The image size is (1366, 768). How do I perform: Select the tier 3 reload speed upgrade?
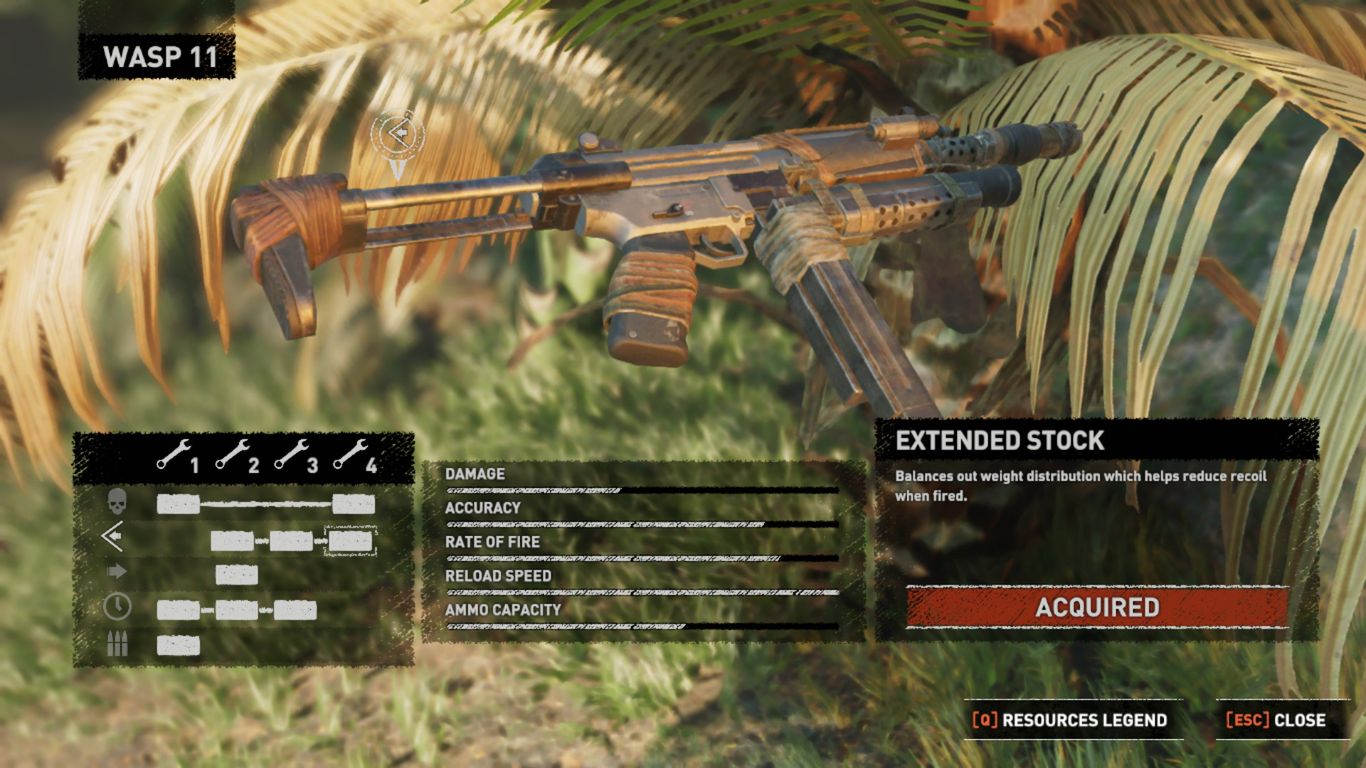click(x=295, y=609)
